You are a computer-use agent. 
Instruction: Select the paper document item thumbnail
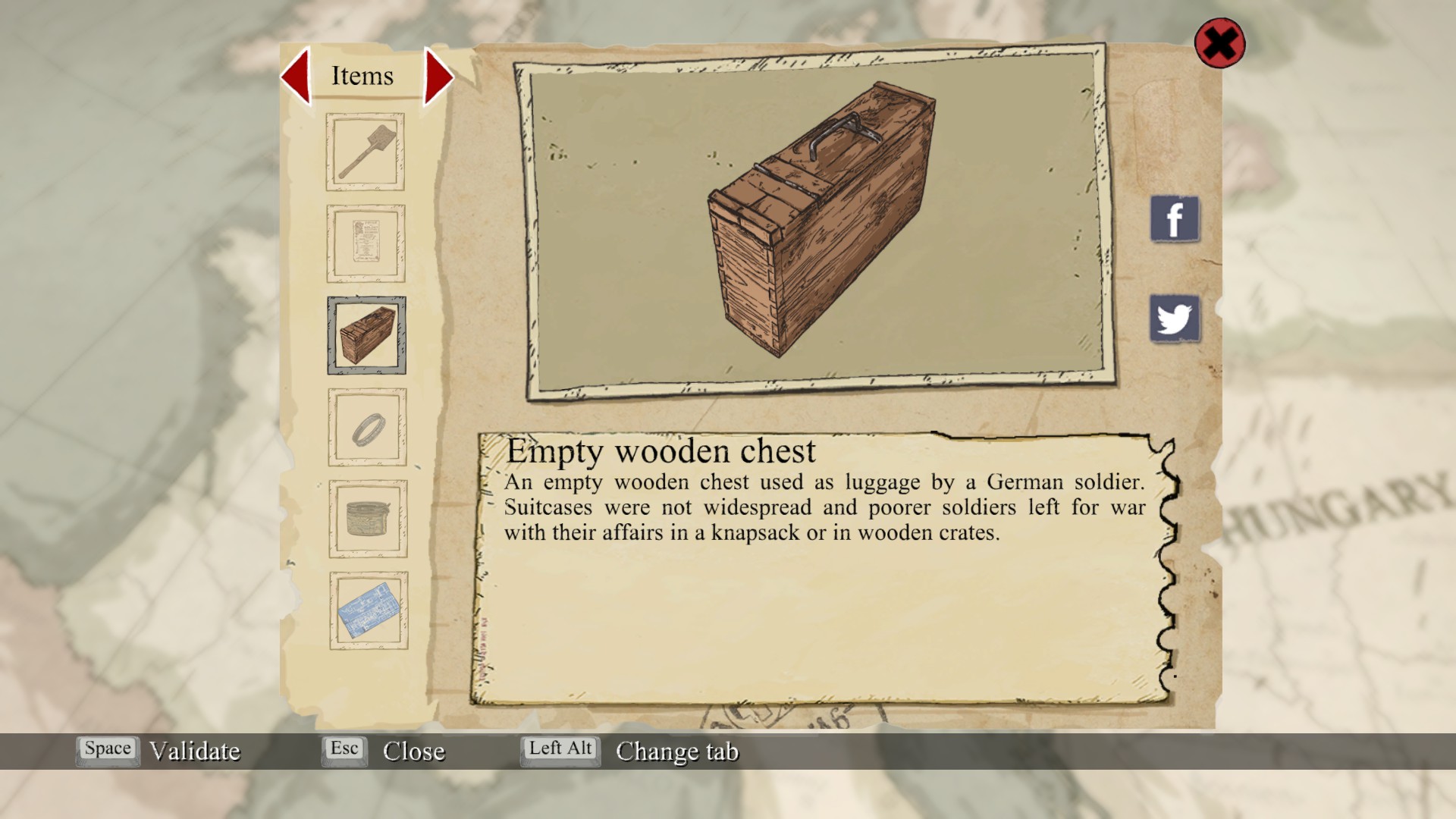click(366, 243)
